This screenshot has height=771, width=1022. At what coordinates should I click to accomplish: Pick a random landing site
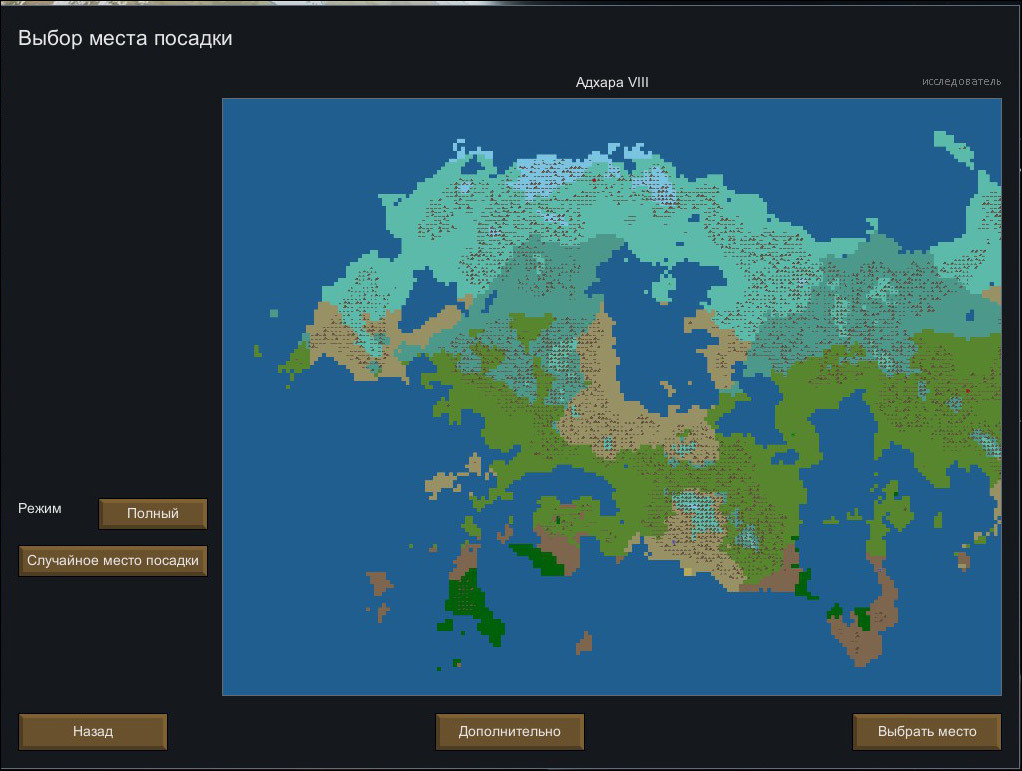click(113, 561)
